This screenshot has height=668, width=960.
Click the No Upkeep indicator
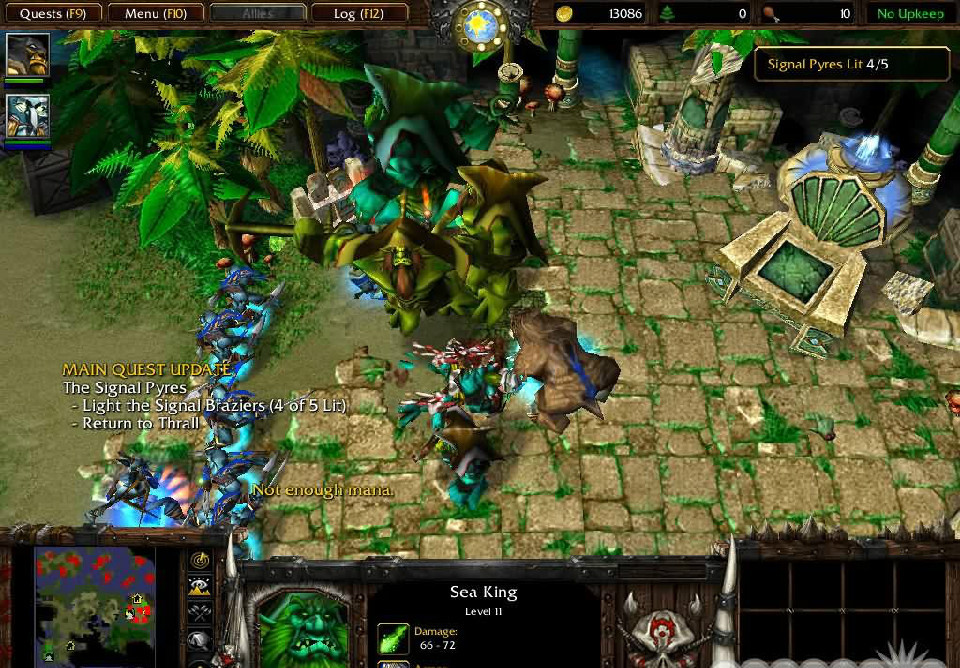pyautogui.click(x=910, y=14)
